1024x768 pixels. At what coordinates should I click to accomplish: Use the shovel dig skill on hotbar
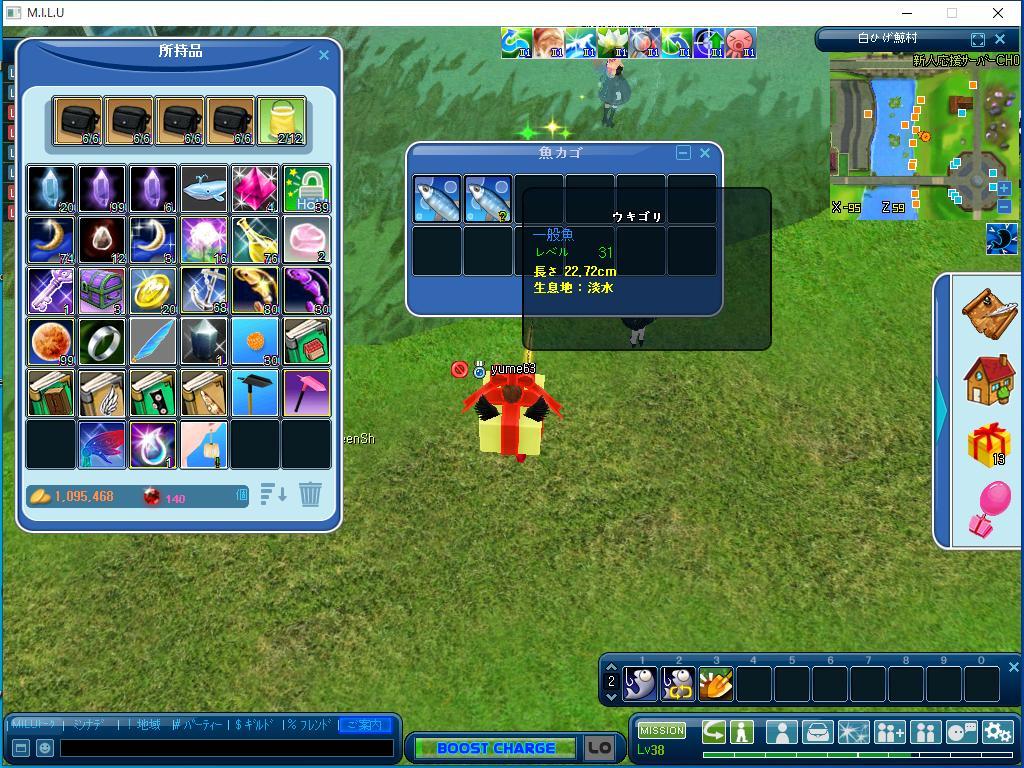point(715,684)
